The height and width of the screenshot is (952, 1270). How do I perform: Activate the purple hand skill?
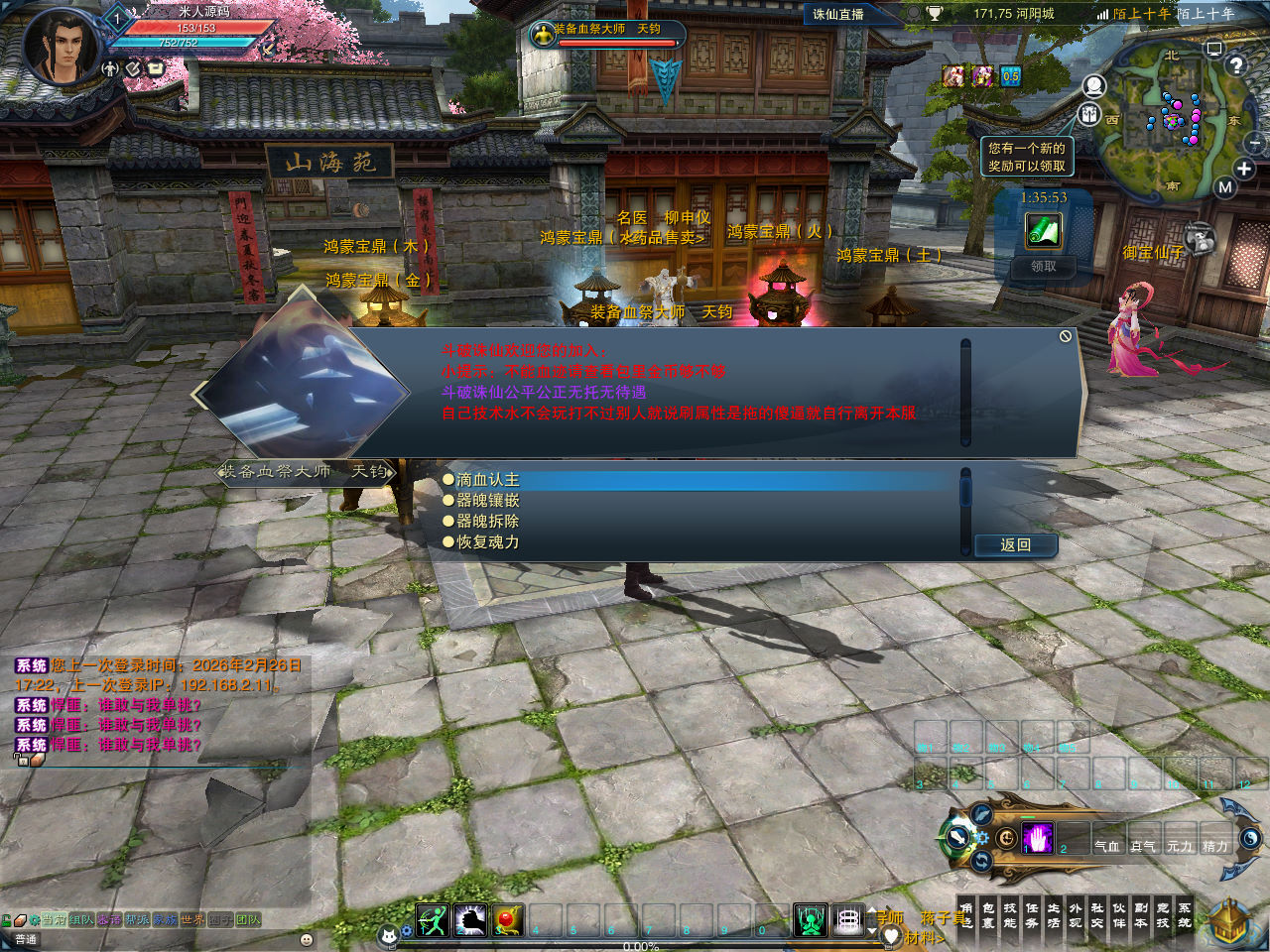1038,839
